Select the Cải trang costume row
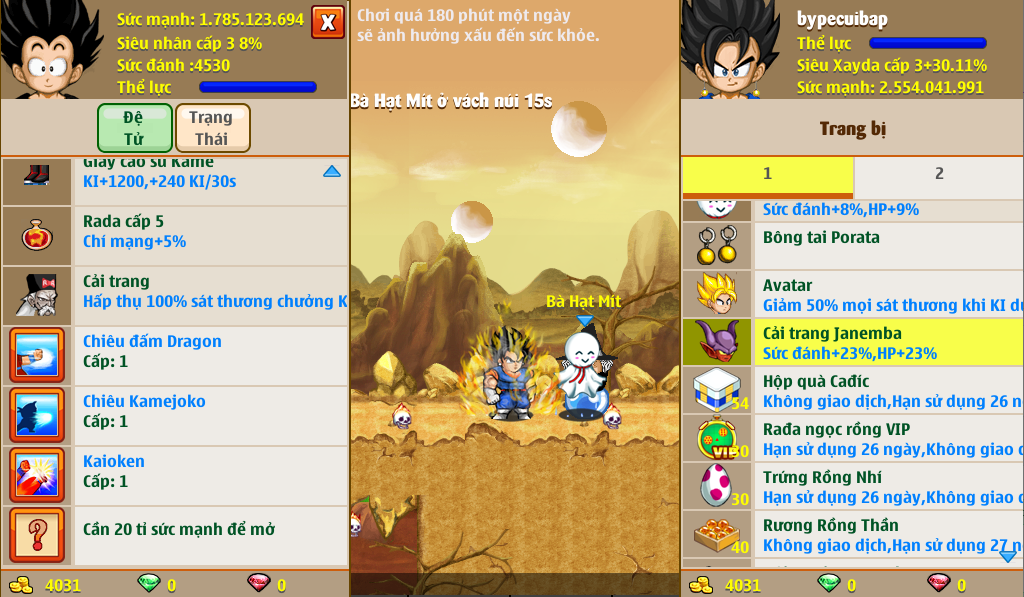Image resolution: width=1024 pixels, height=597 pixels. [x=175, y=292]
